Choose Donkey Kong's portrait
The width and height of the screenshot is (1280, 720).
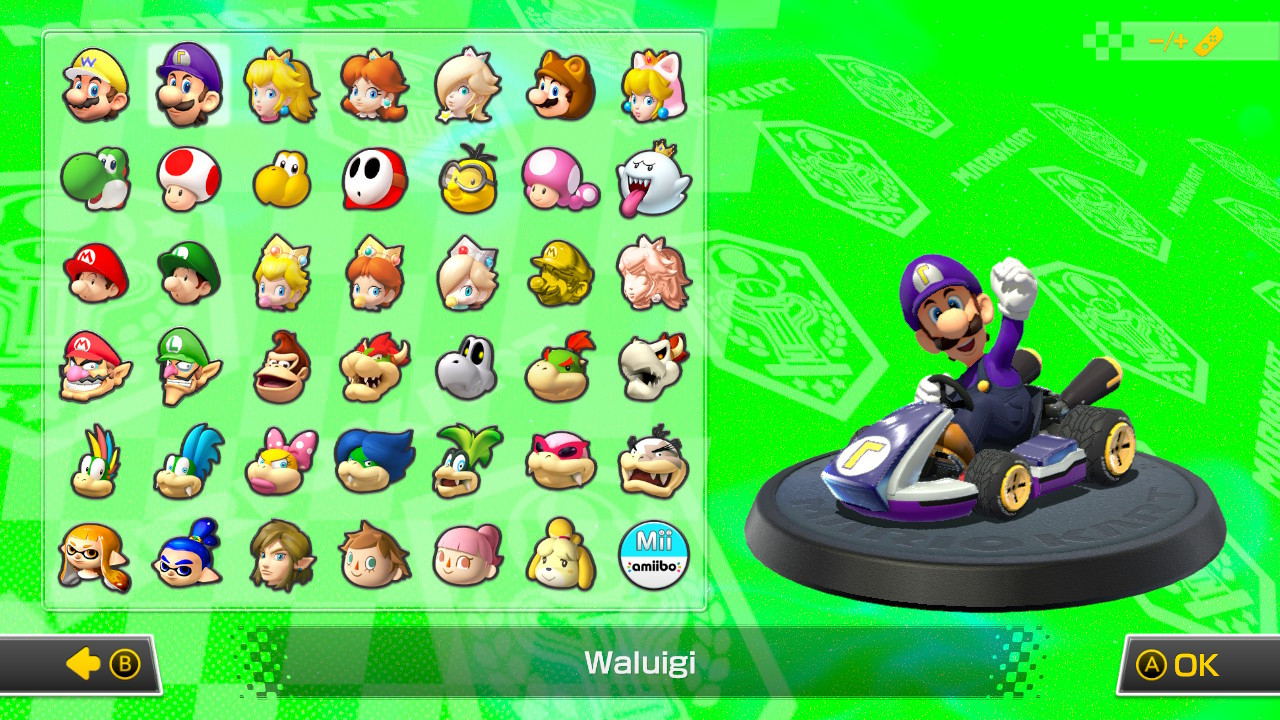click(x=281, y=366)
